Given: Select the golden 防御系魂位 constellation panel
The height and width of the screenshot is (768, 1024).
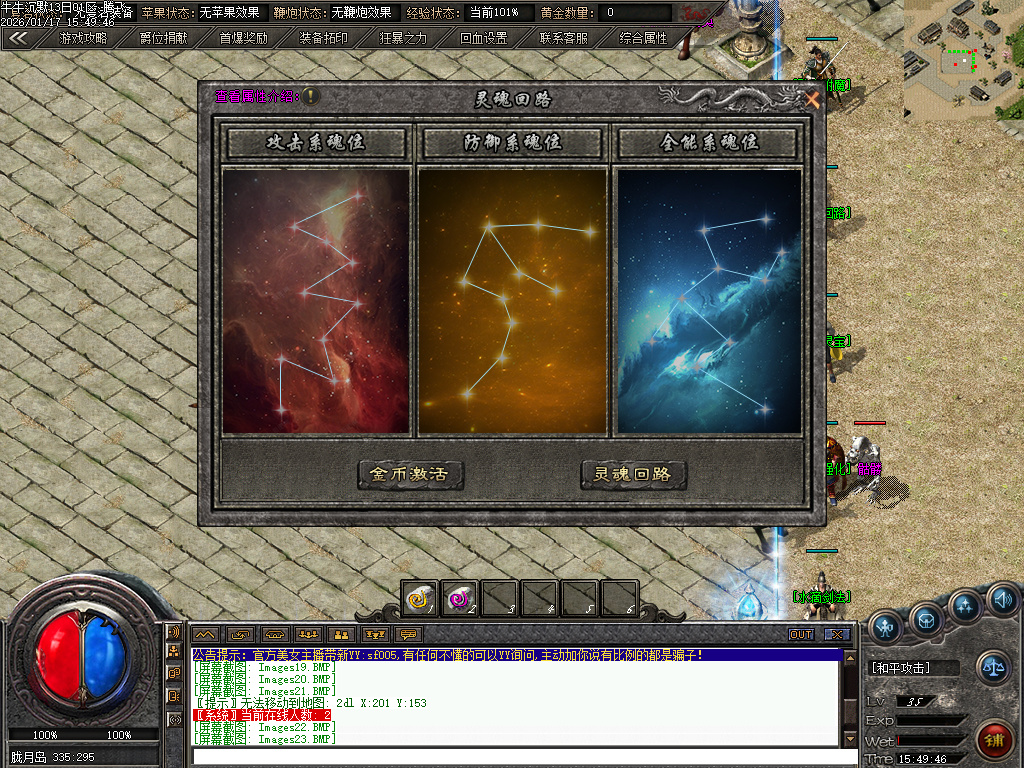Looking at the screenshot, I should pos(512,301).
